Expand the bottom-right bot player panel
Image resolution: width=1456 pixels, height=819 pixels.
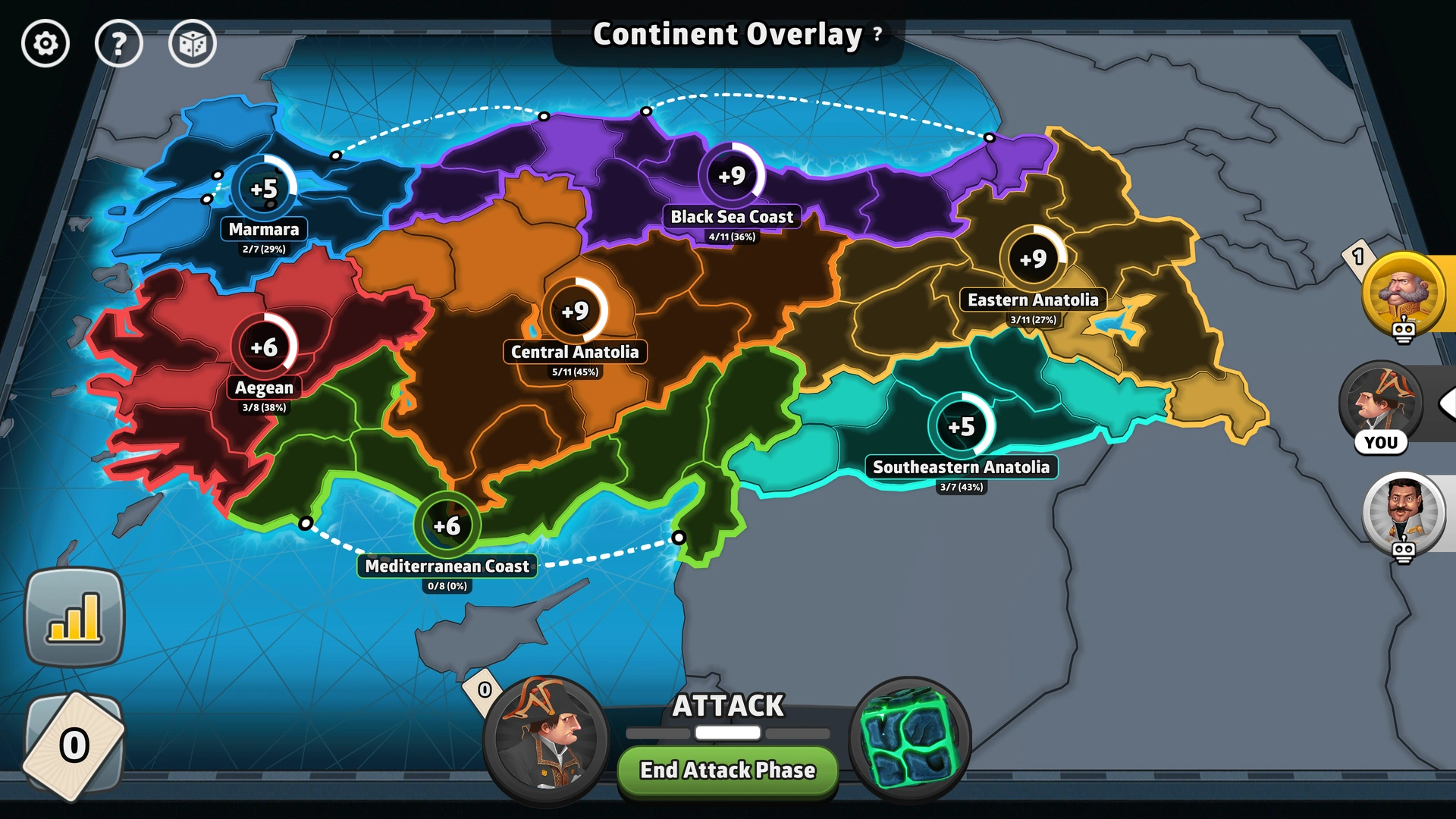(1407, 512)
